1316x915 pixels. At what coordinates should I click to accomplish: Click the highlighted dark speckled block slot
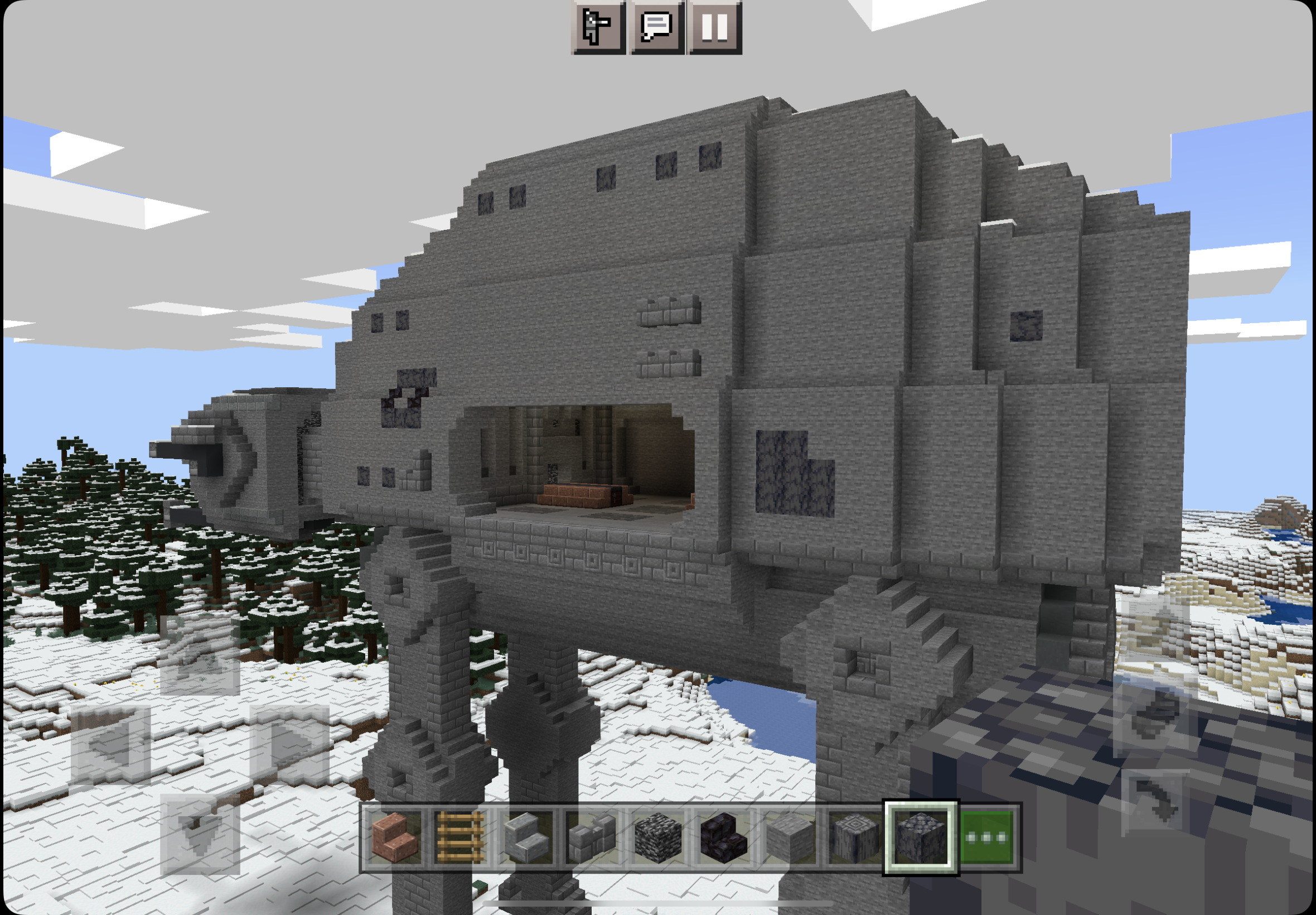[920, 836]
